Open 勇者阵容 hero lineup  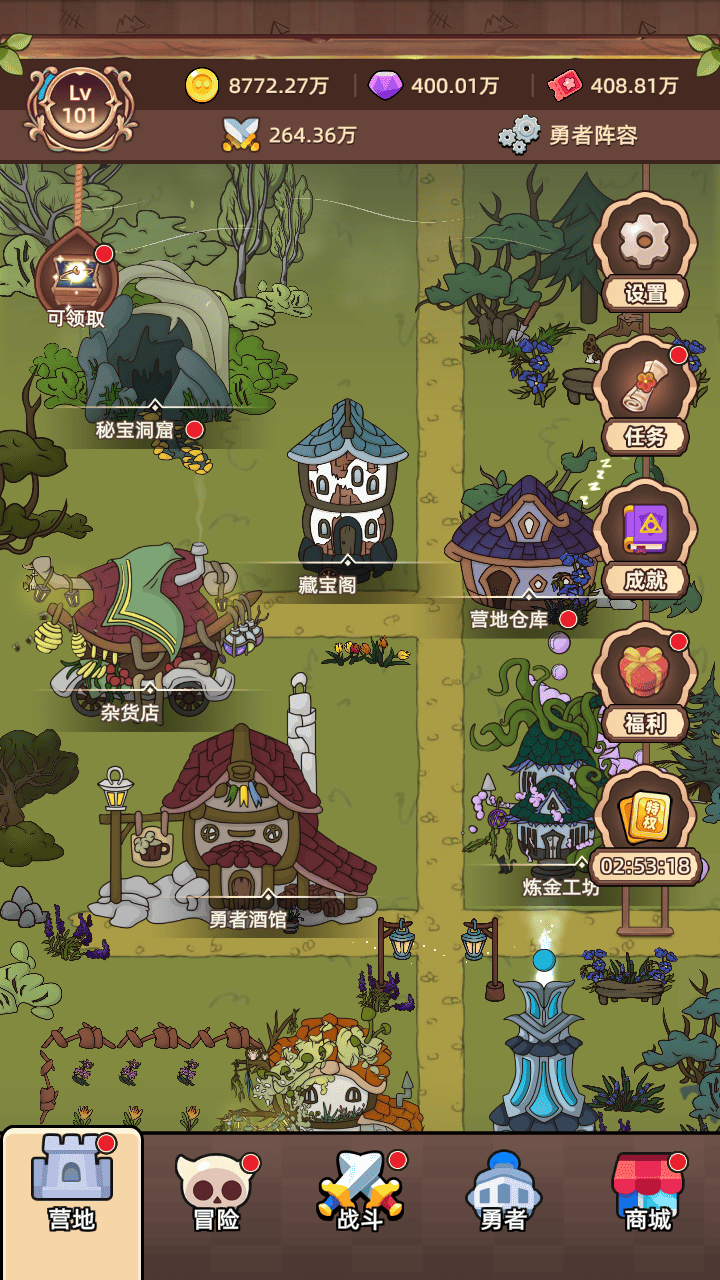coord(568,135)
